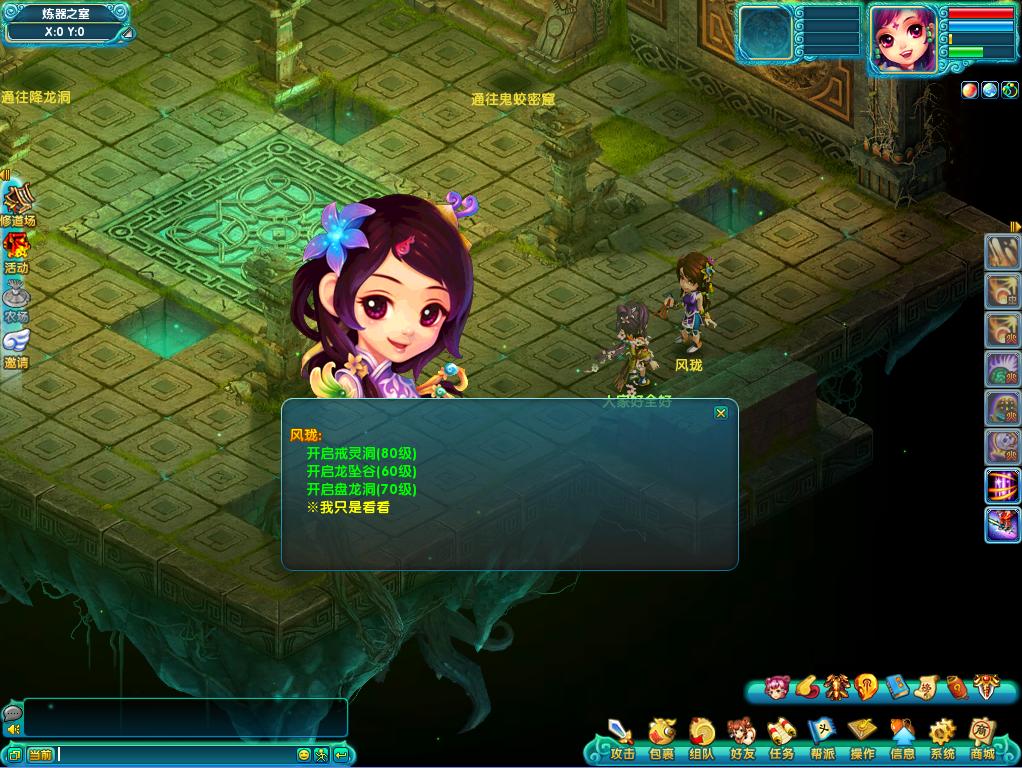Choose 开启戒灵洞(80级) dialogue option

[x=361, y=453]
